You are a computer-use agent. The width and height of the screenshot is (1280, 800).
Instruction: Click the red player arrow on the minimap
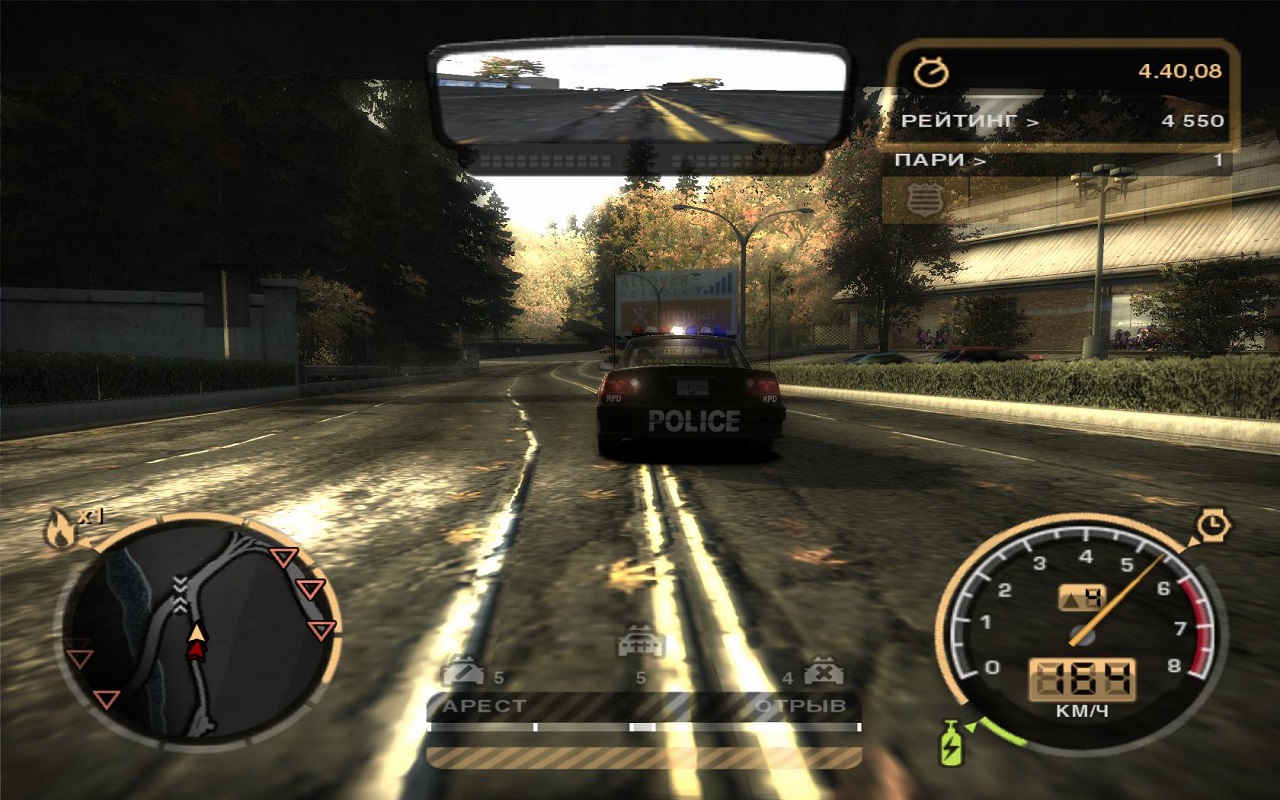[x=197, y=650]
